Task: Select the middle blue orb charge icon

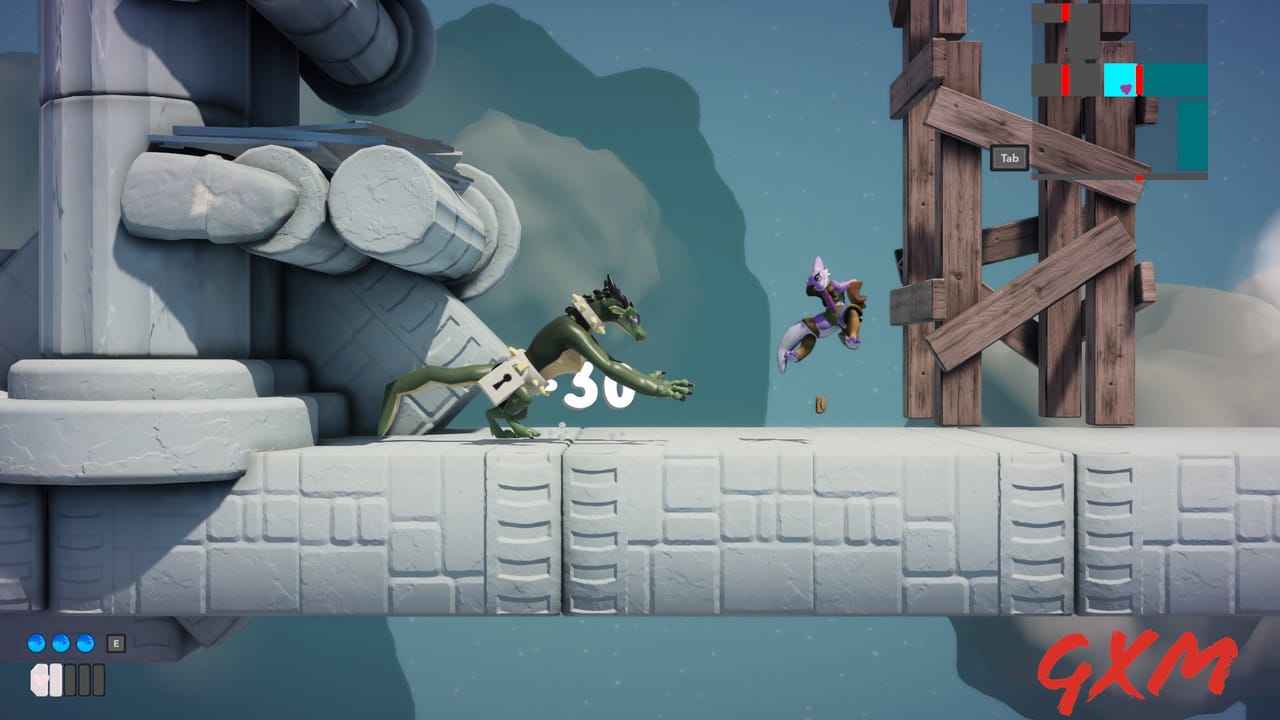Action: [60, 643]
